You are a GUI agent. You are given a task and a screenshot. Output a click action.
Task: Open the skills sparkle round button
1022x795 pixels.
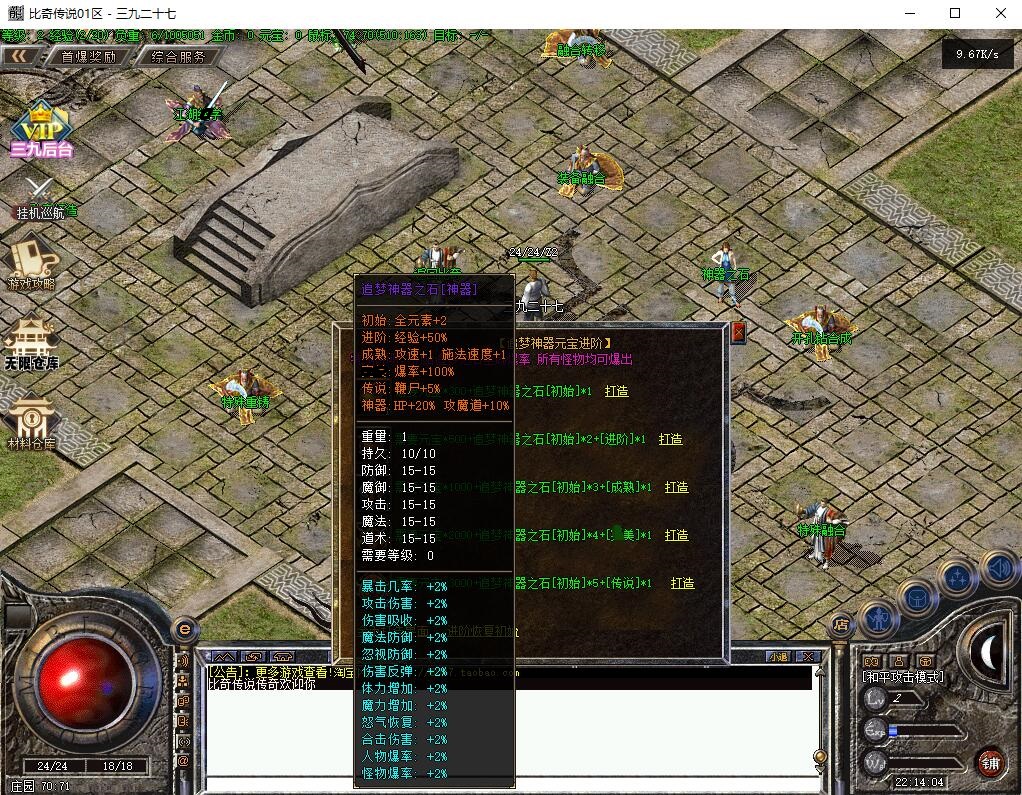[957, 577]
